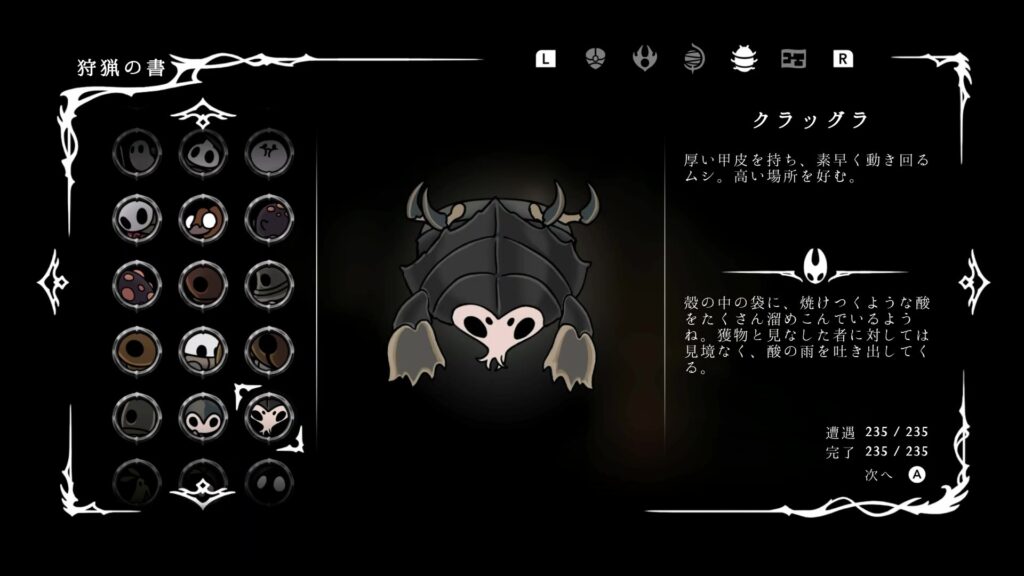This screenshot has width=1024, height=576.
Task: Select the wrapped cocoon tab icon
Action: pyautogui.click(x=694, y=58)
